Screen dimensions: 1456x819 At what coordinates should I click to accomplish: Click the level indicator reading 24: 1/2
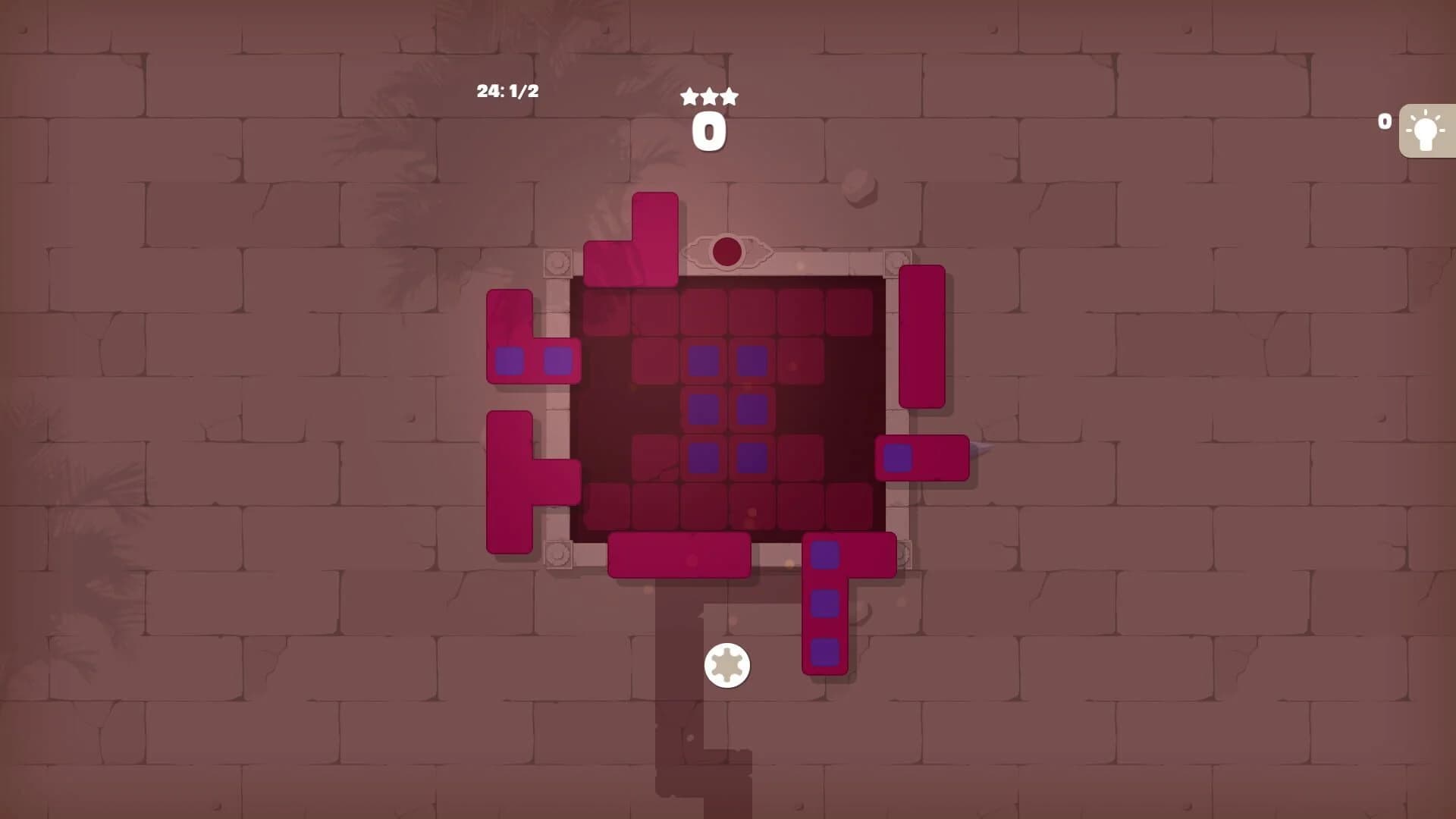click(x=506, y=92)
